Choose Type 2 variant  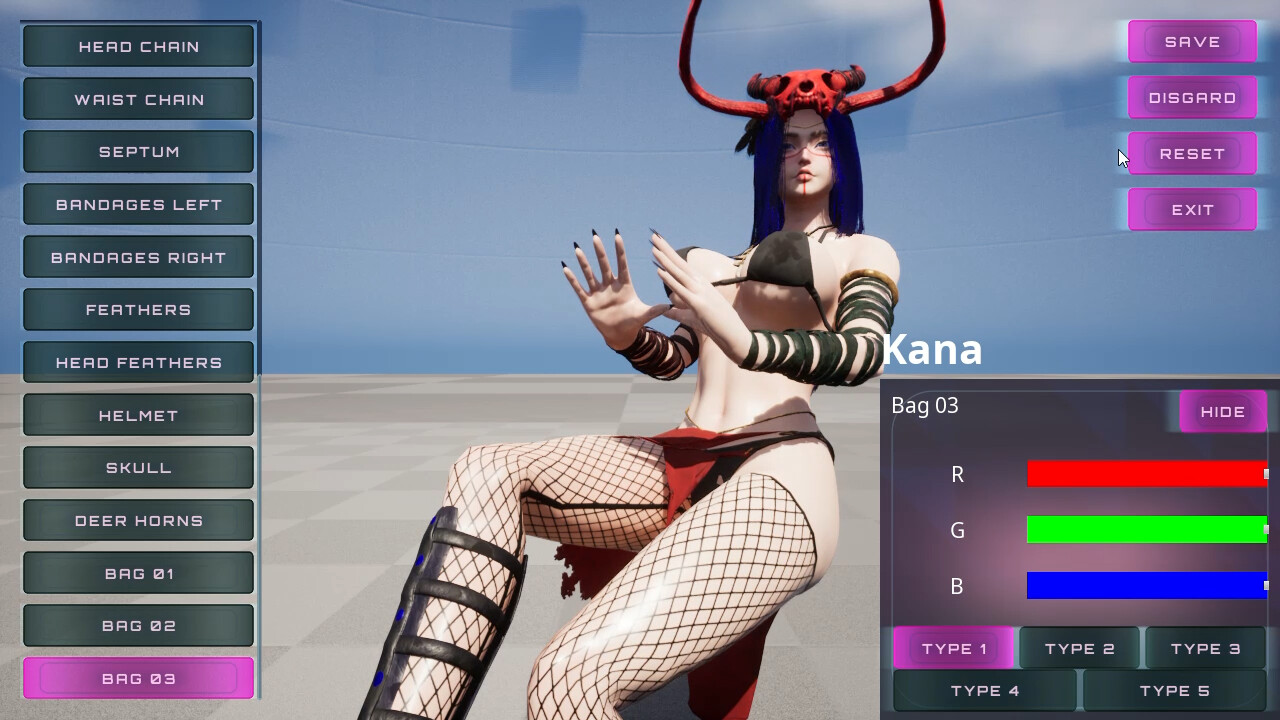(x=1079, y=649)
